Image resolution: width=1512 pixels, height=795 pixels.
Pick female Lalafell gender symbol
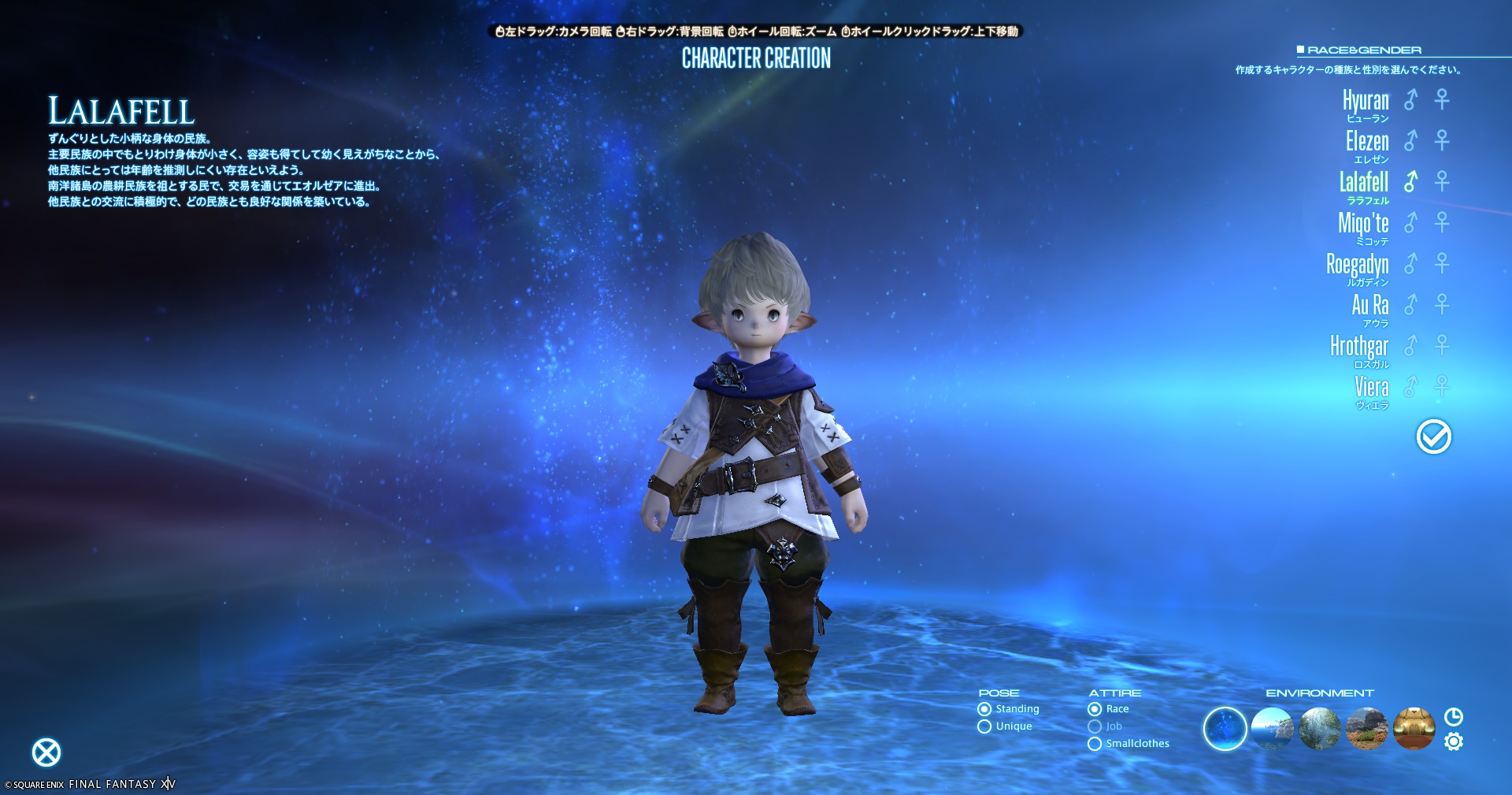pos(1442,181)
